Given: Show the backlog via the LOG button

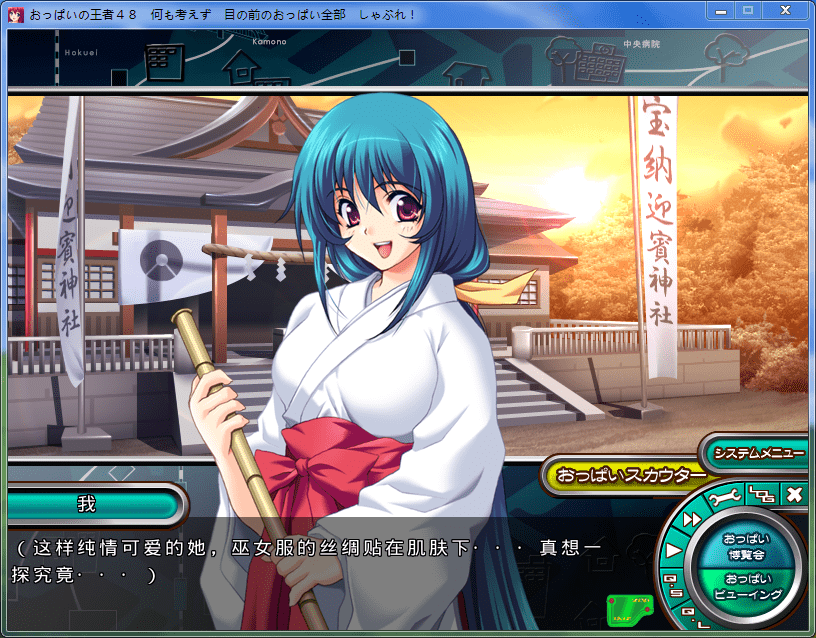Looking at the screenshot, I should tap(761, 494).
